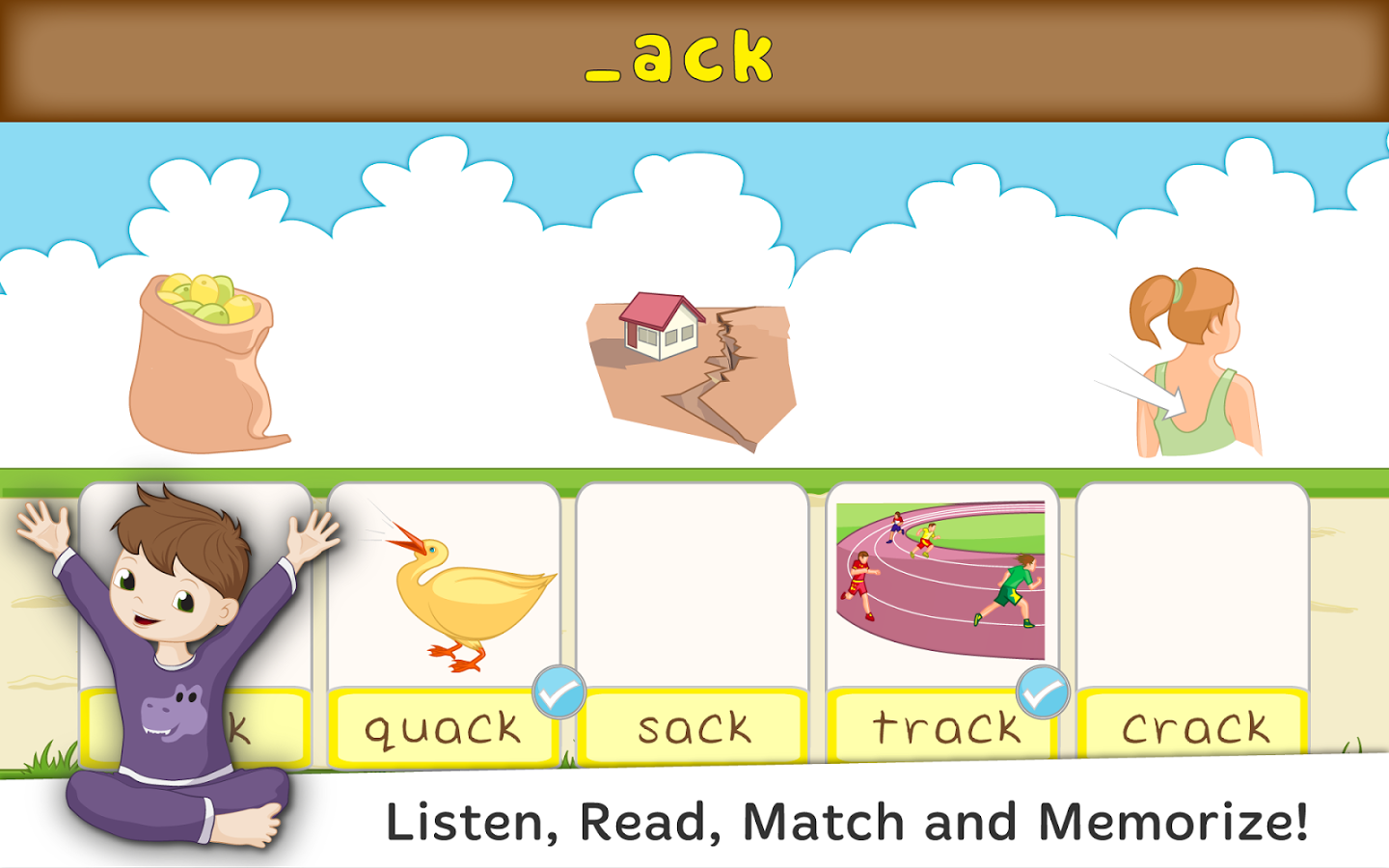The height and width of the screenshot is (868, 1389).
Task: Select the quack word card
Action: (x=444, y=728)
